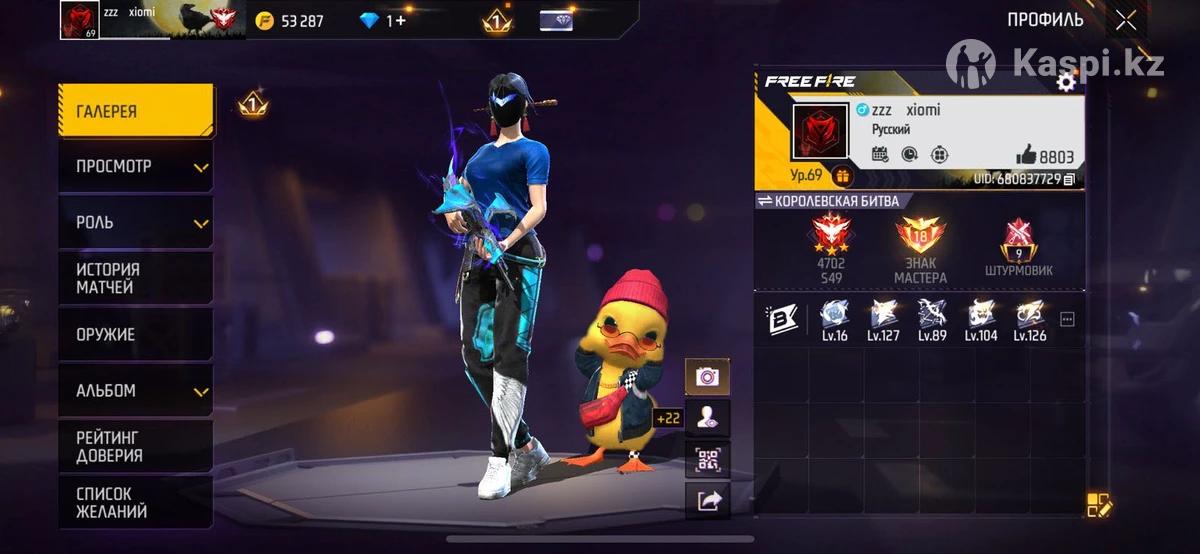Image resolution: width=1200 pixels, height=554 pixels.
Task: Open the QR code button
Action: [707, 460]
